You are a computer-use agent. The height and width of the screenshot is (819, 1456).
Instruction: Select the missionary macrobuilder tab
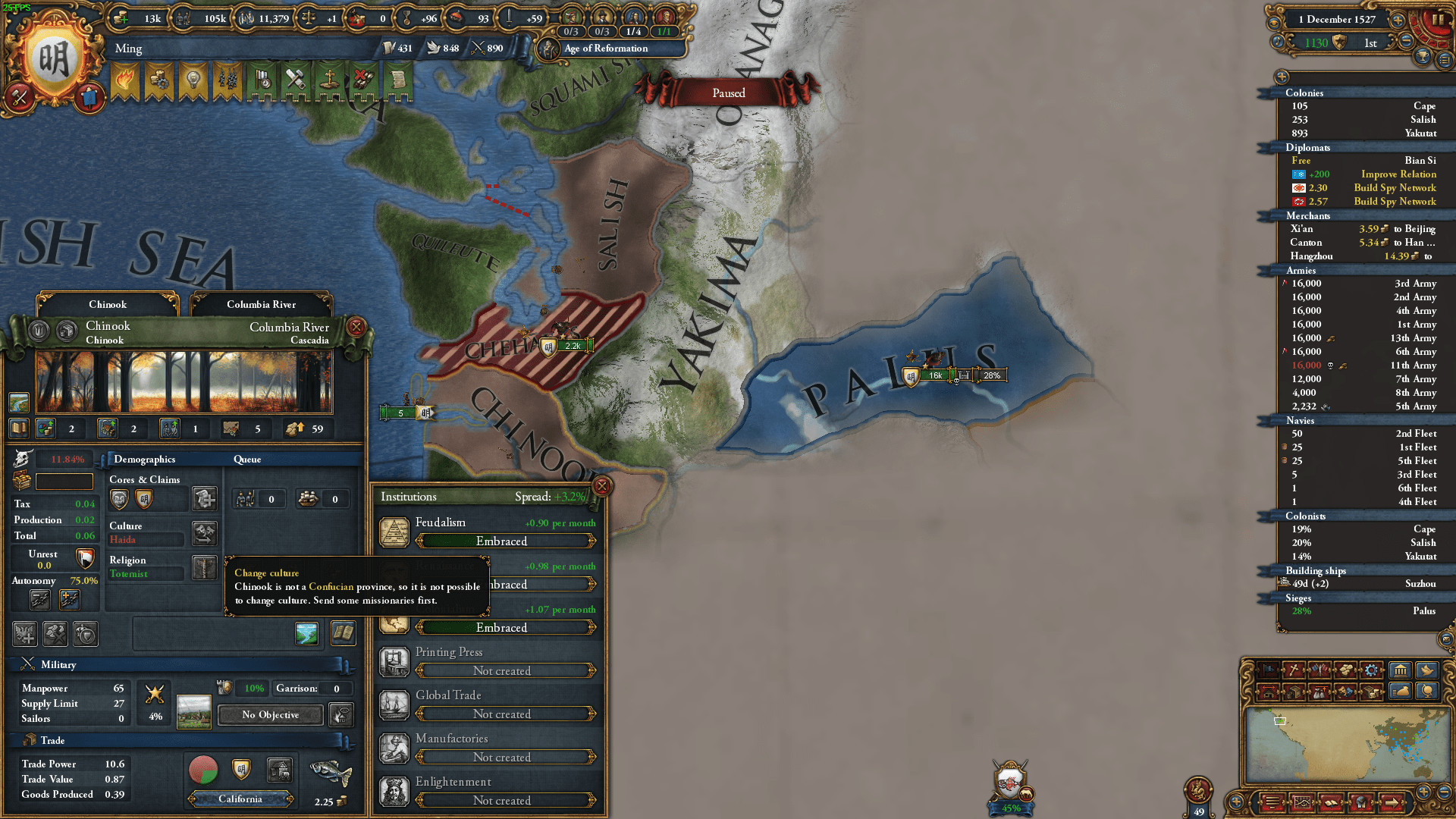click(x=329, y=79)
